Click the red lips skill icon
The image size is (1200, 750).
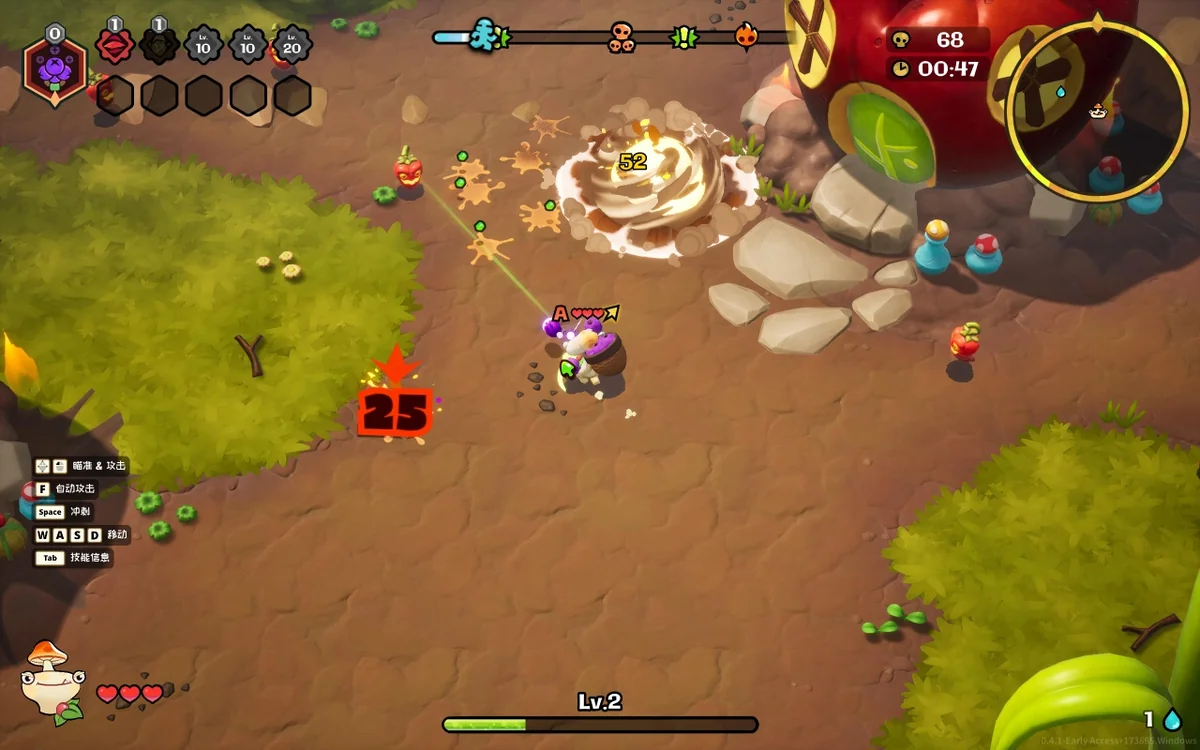click(115, 46)
